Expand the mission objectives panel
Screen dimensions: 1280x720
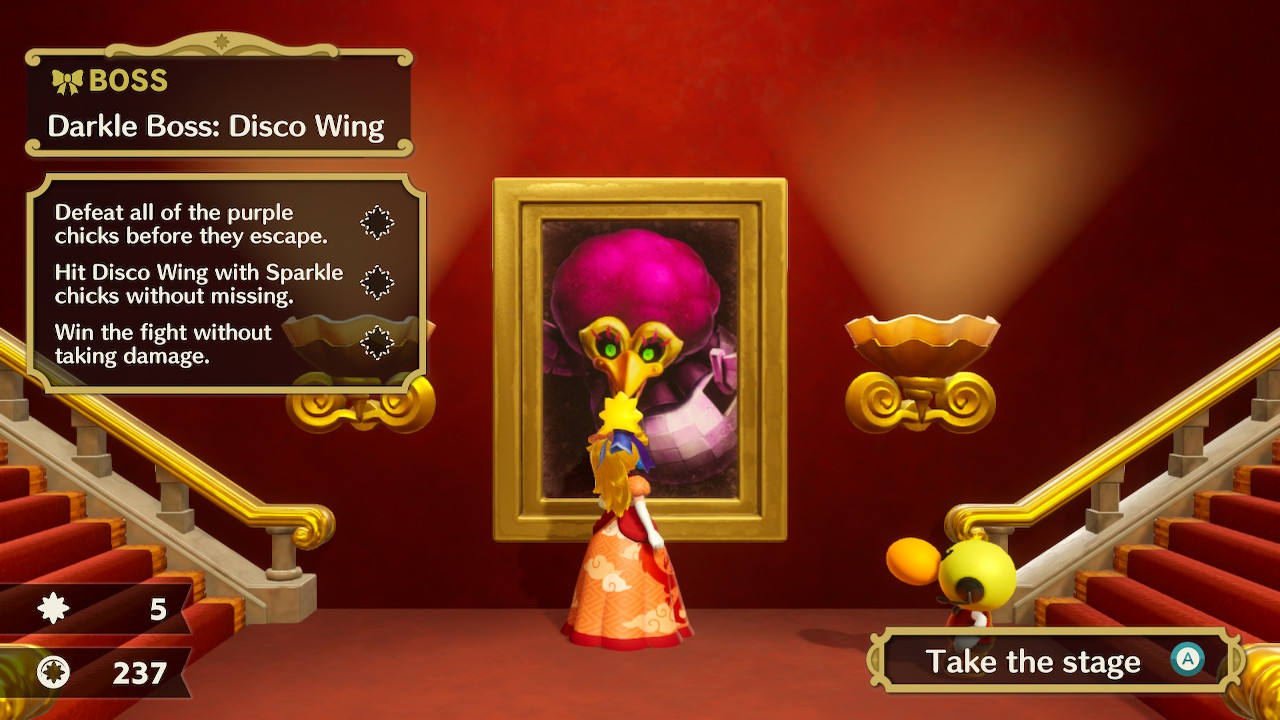(x=220, y=280)
